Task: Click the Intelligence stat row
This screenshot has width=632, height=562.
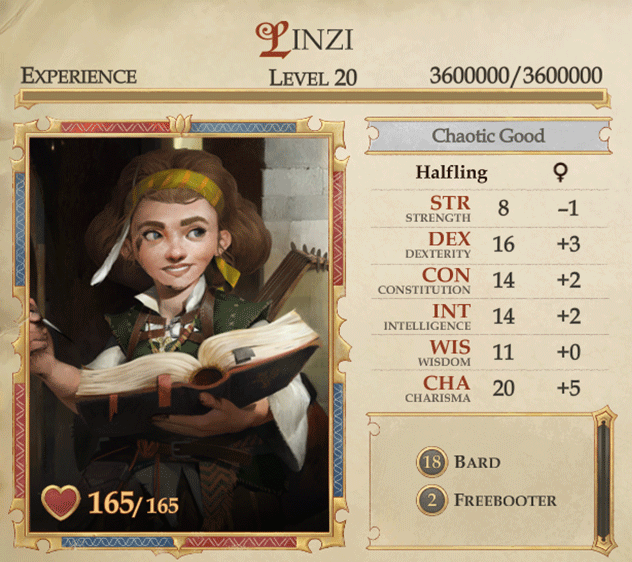Action: coord(487,317)
